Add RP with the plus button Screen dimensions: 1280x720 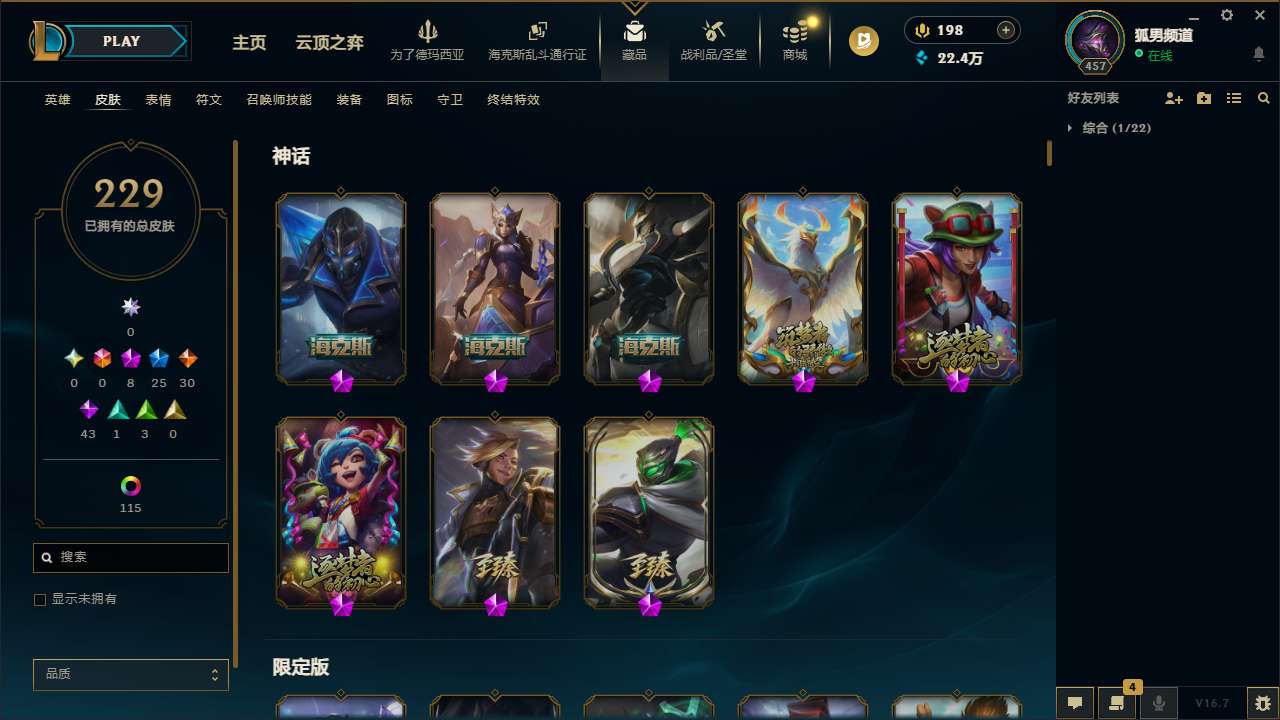tap(1006, 30)
